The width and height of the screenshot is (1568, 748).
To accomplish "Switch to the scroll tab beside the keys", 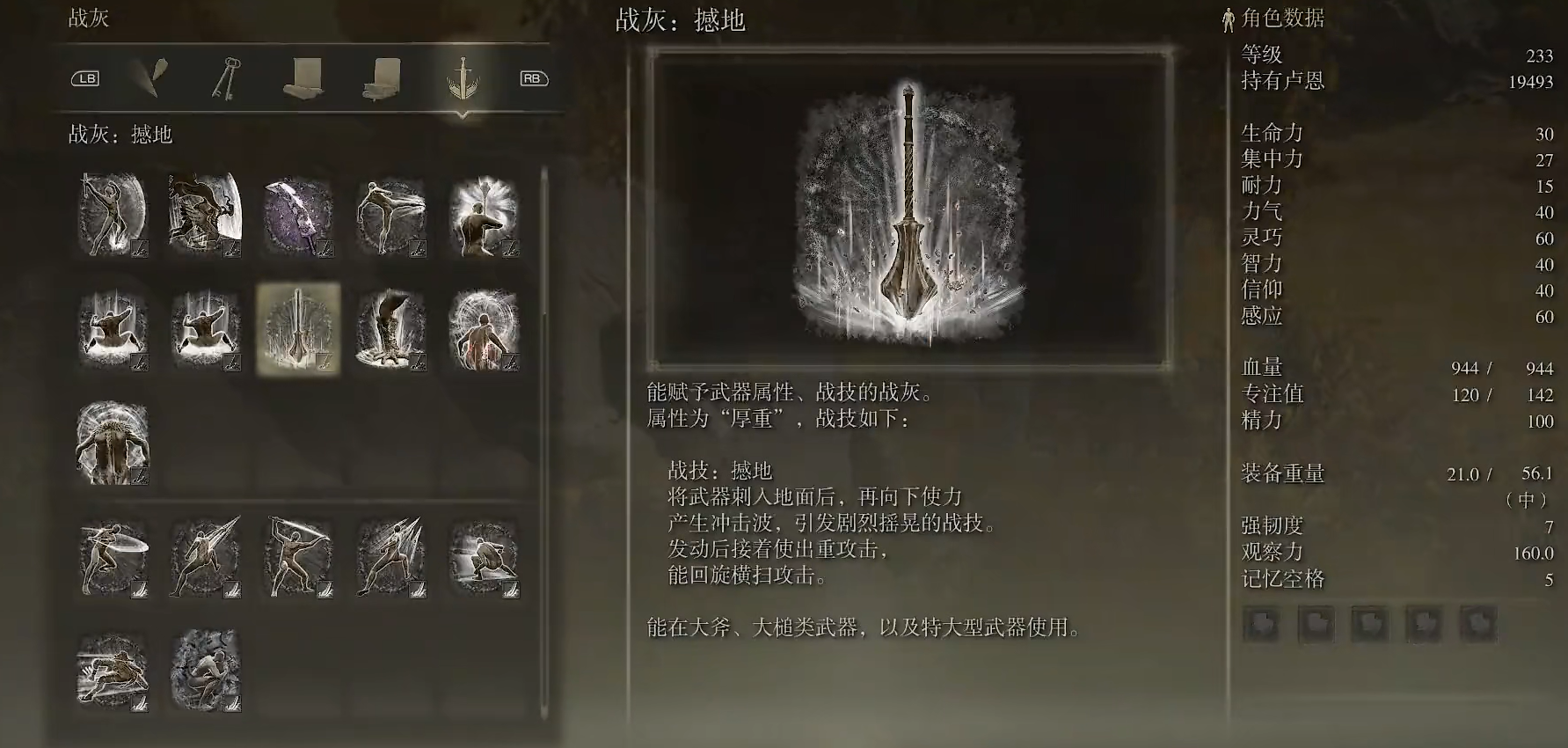I will (303, 79).
